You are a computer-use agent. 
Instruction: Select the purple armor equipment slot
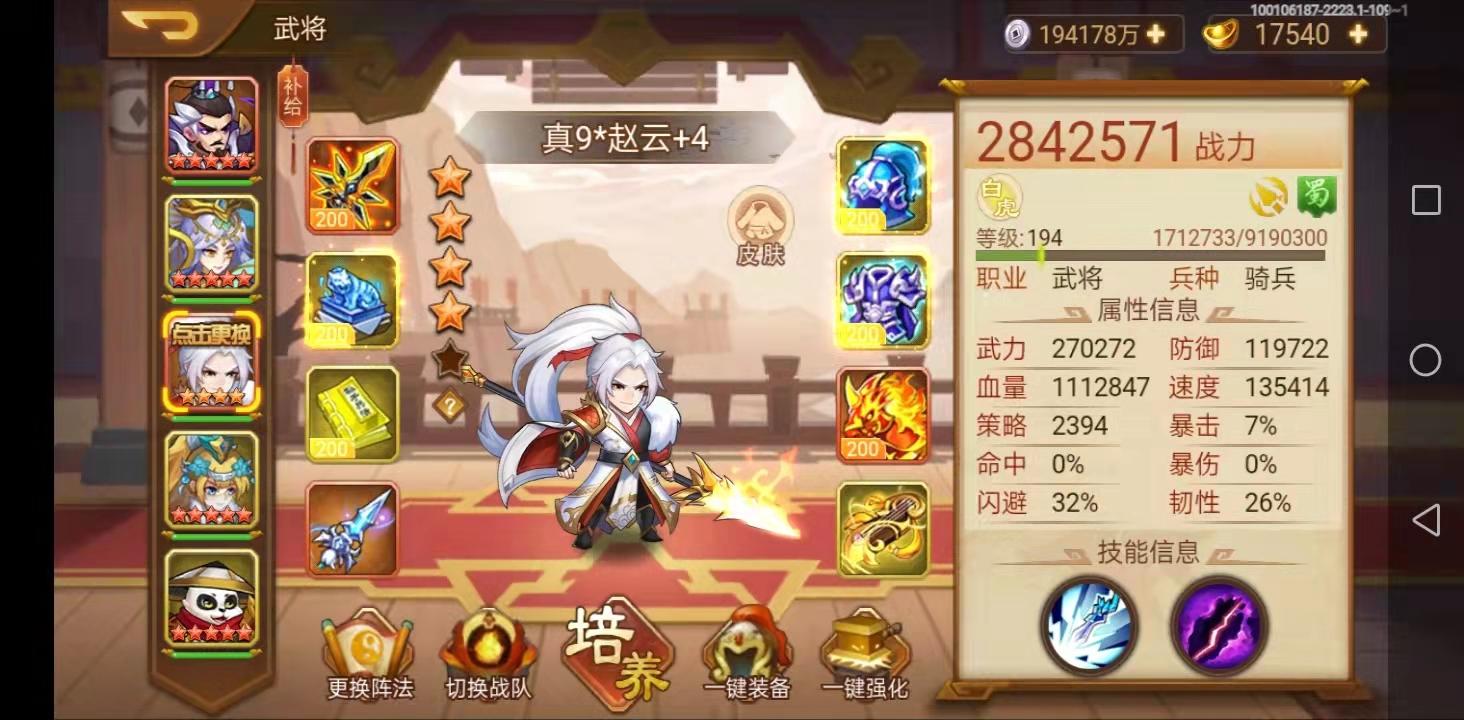point(880,300)
